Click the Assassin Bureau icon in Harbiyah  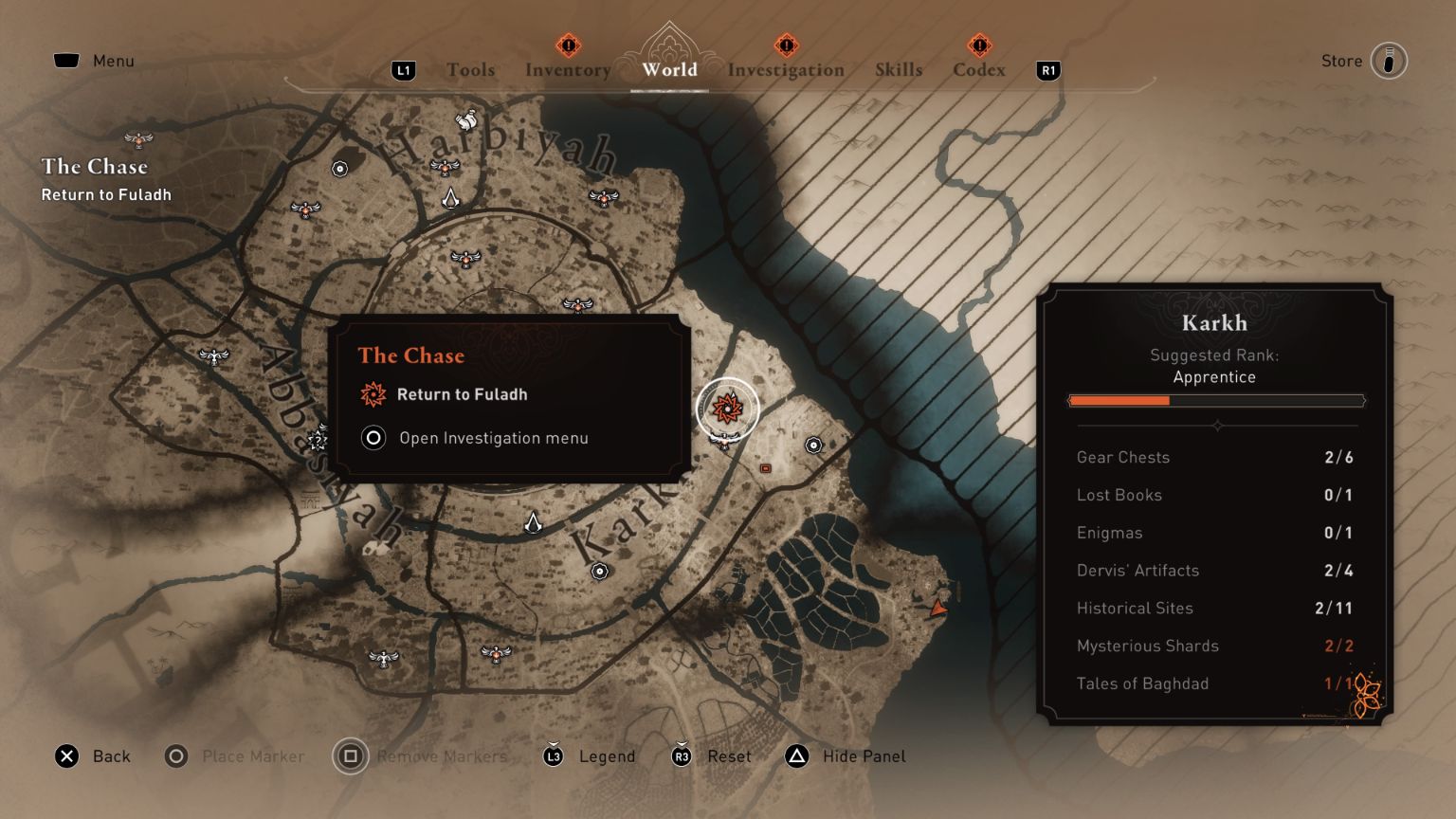point(452,196)
